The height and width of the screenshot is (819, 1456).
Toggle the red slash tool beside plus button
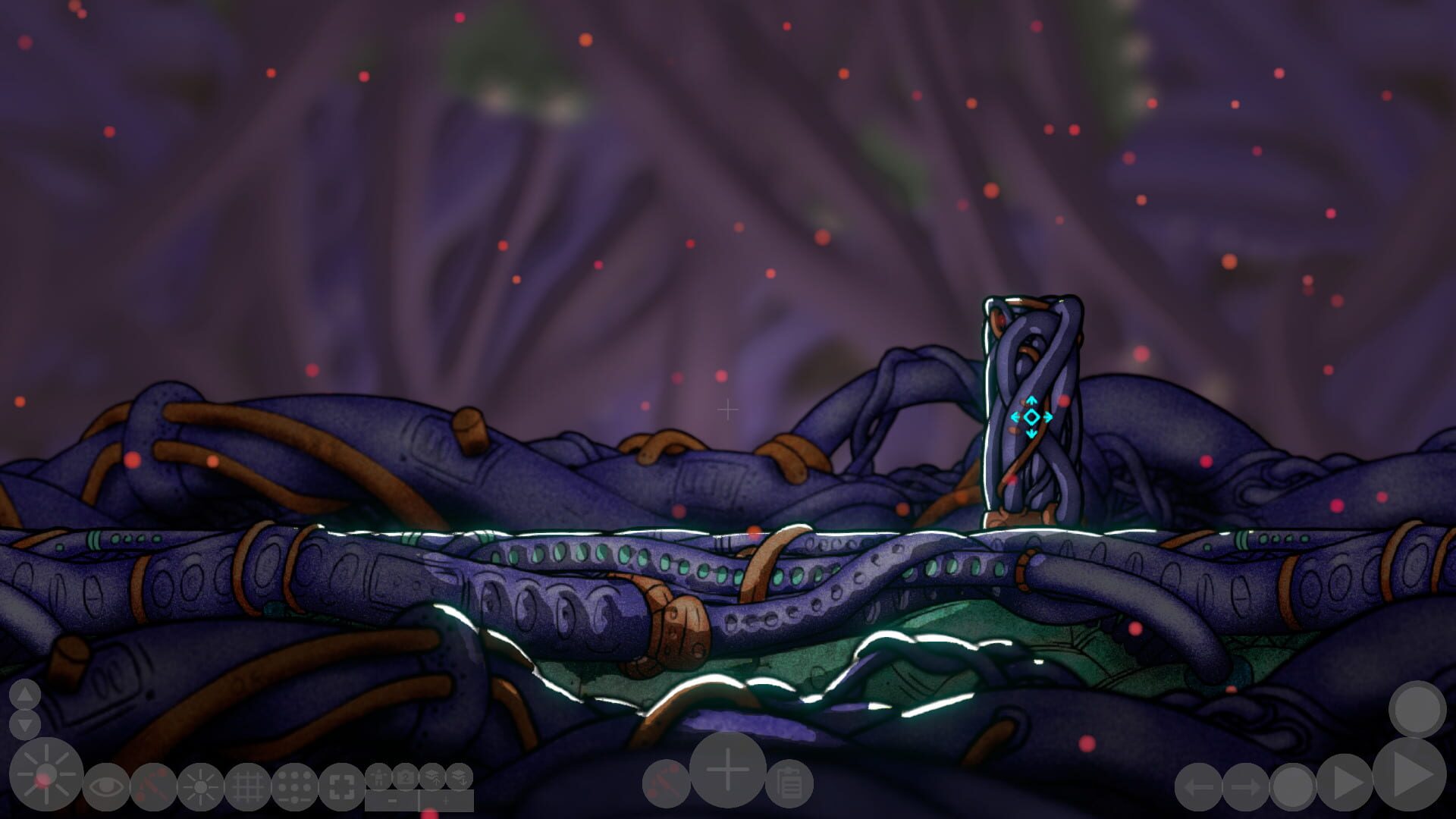[x=667, y=780]
